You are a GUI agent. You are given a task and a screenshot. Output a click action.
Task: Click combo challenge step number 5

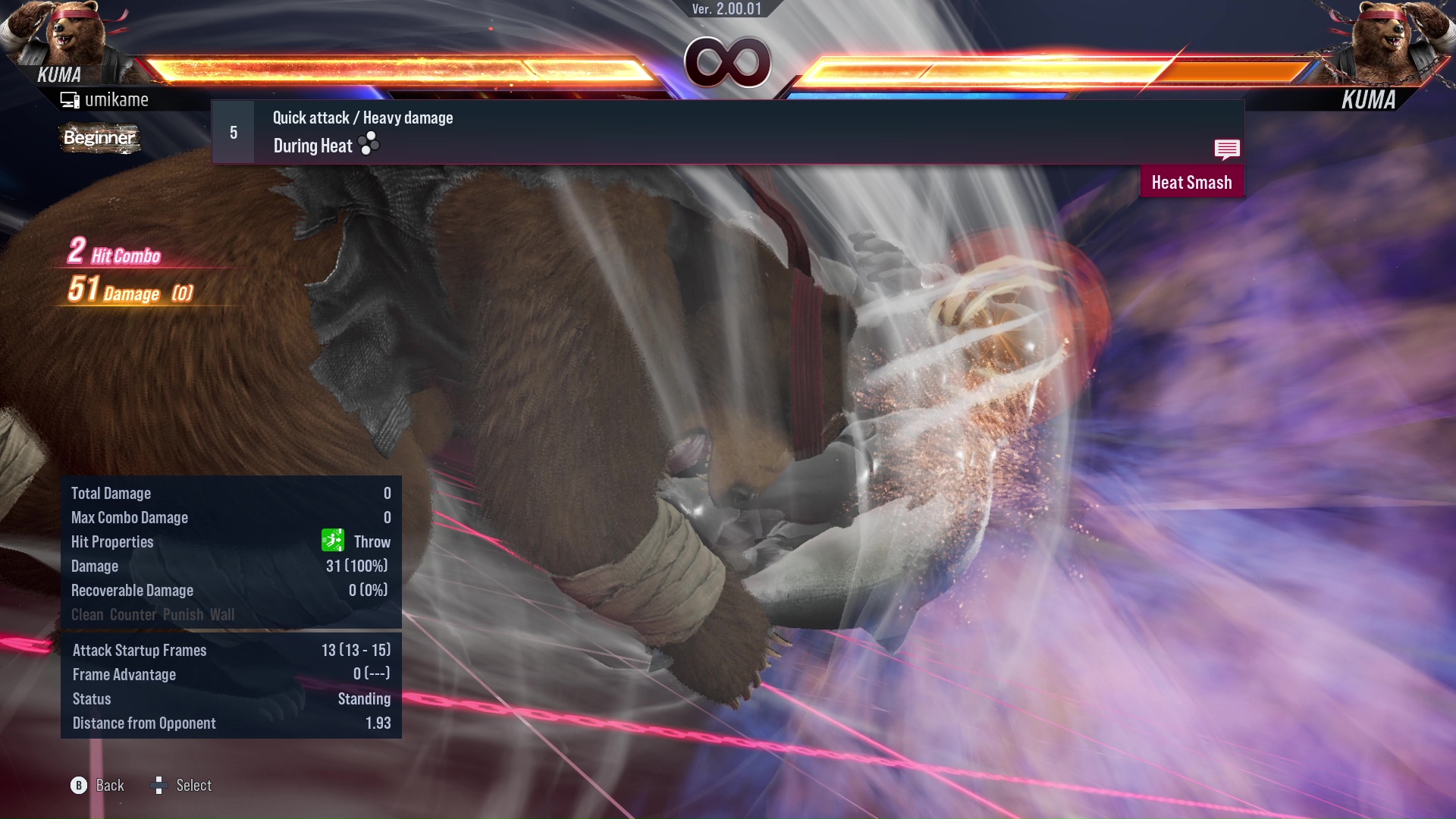(x=232, y=131)
